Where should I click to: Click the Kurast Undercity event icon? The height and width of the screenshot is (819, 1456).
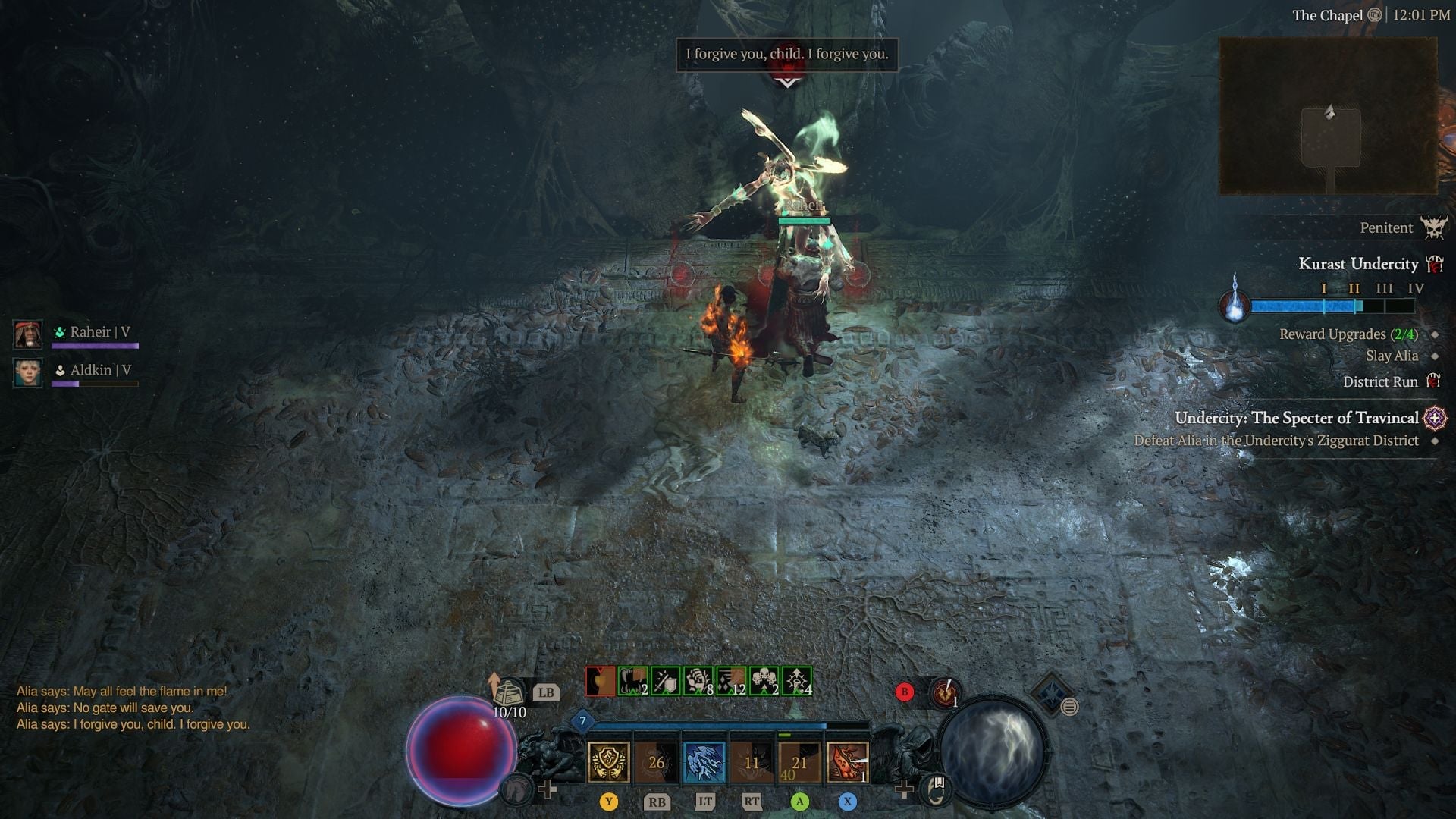(x=1435, y=265)
